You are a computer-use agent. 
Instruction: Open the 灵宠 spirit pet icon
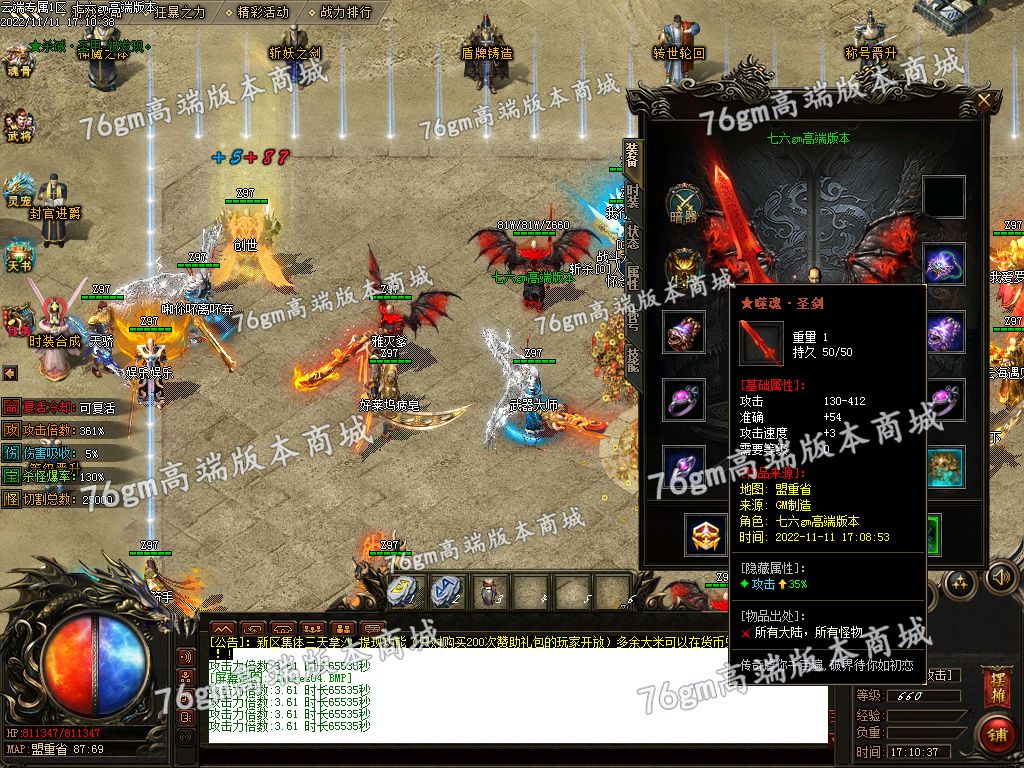[19, 189]
